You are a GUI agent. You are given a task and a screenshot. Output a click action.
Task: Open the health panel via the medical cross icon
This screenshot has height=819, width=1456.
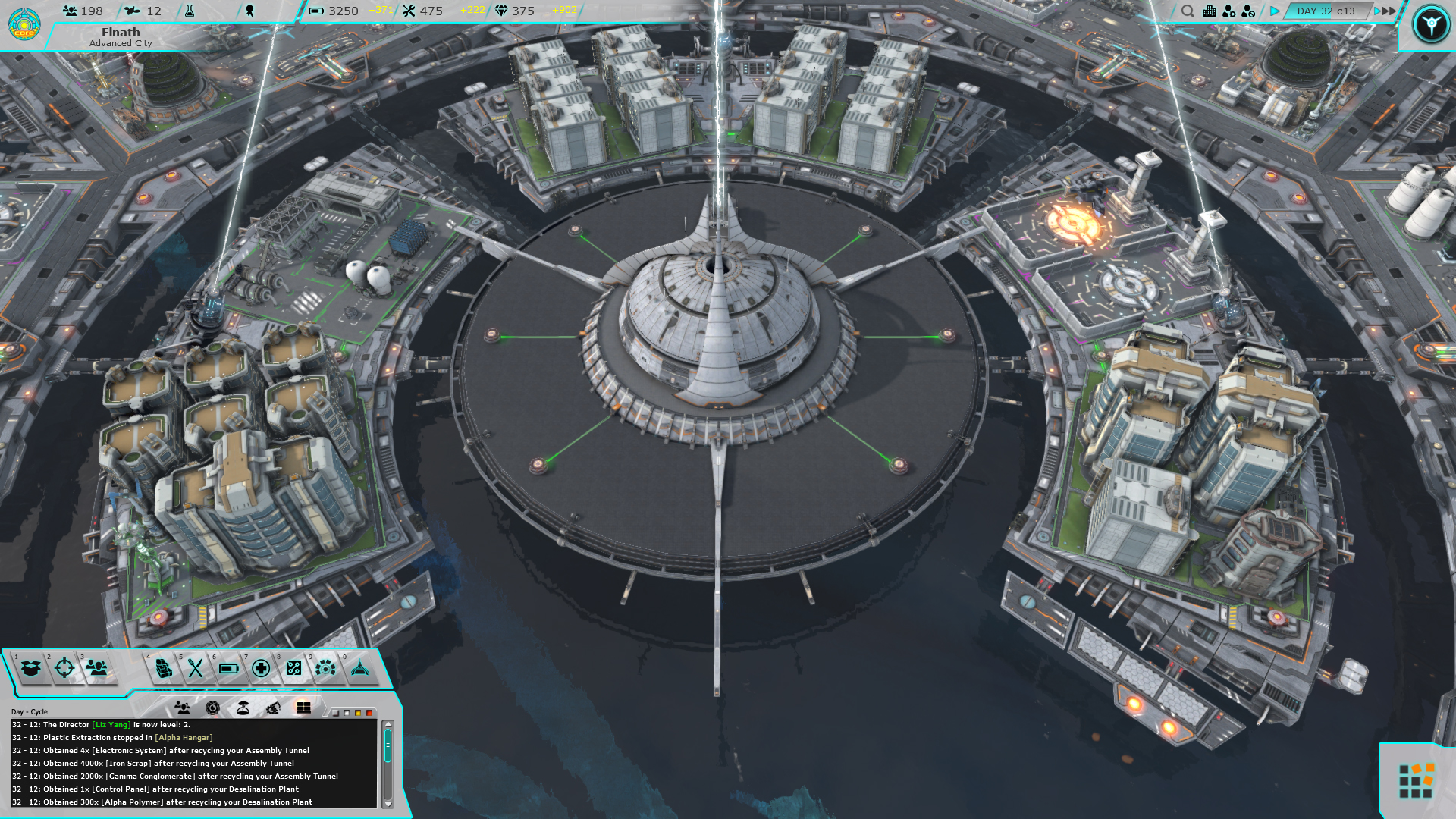pos(260,668)
